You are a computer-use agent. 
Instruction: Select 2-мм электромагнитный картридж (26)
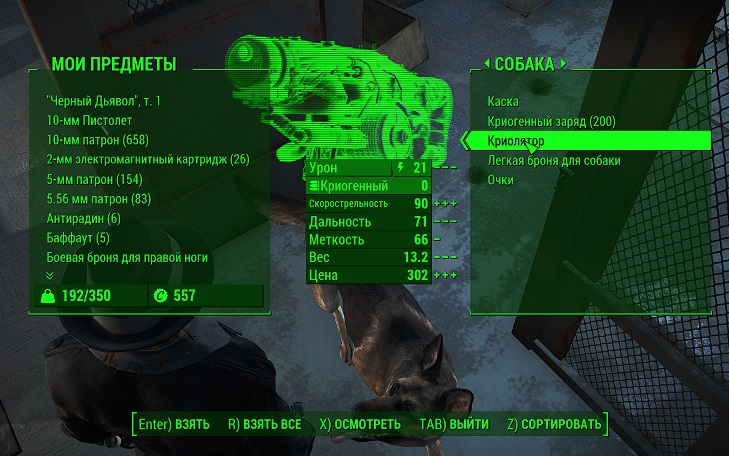click(x=147, y=160)
